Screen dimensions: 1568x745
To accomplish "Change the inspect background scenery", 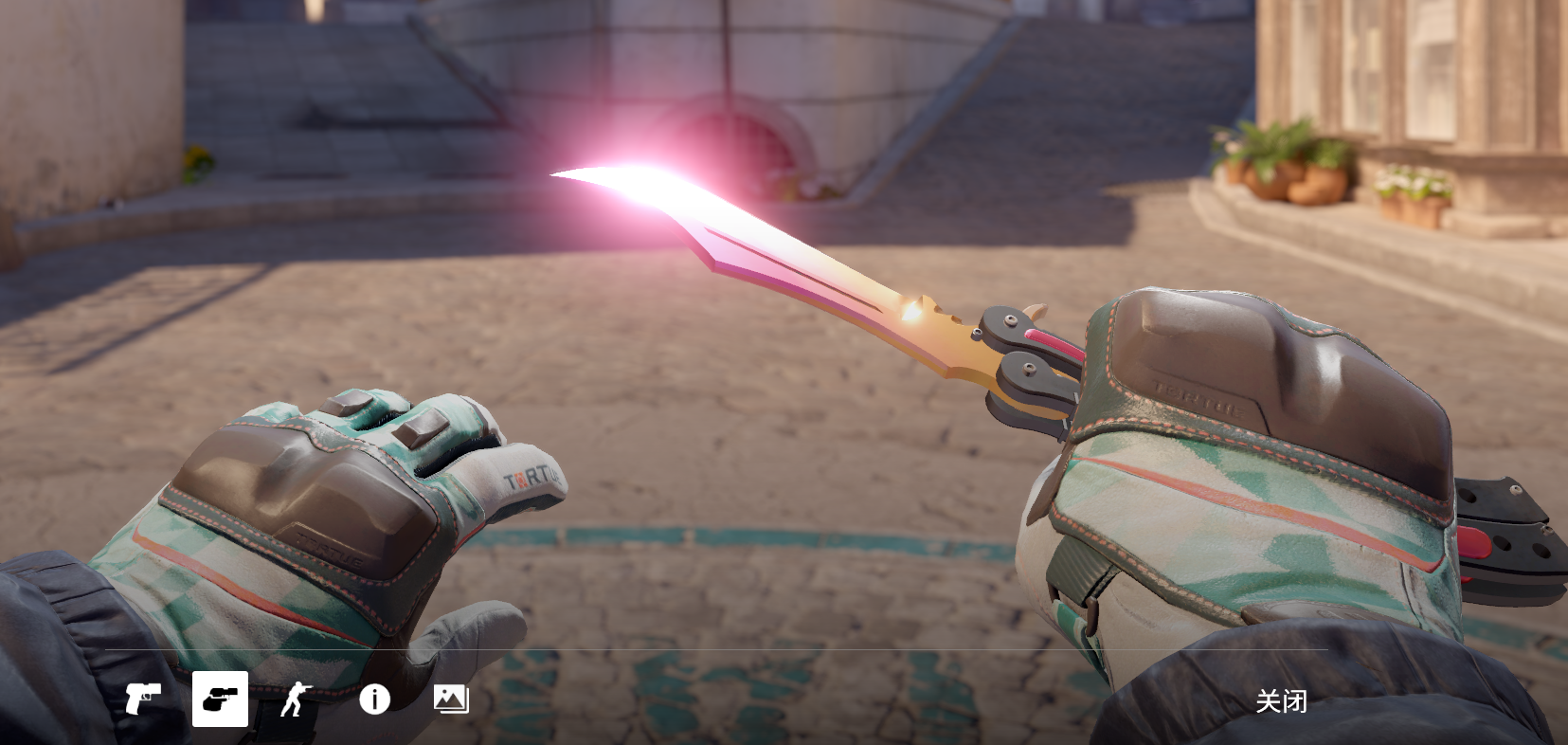I will 451,700.
